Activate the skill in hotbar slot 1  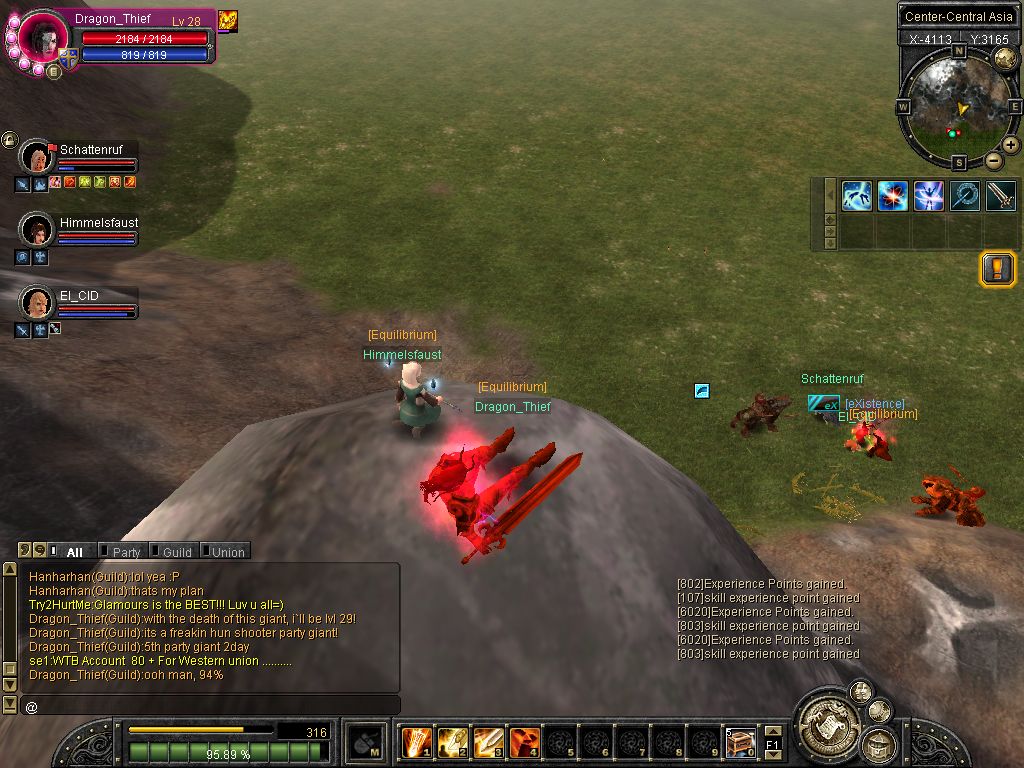(416, 742)
